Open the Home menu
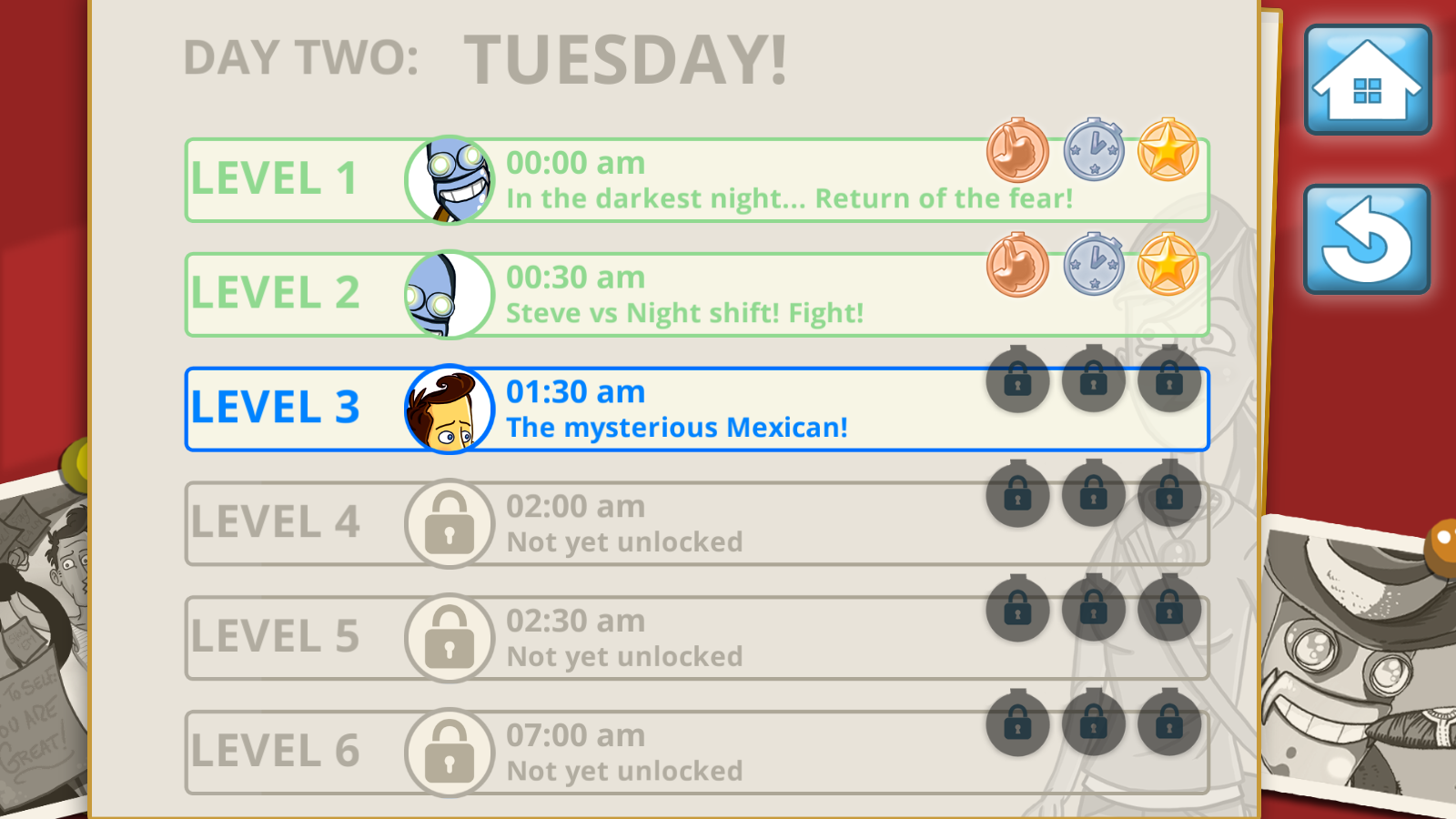 click(1368, 80)
